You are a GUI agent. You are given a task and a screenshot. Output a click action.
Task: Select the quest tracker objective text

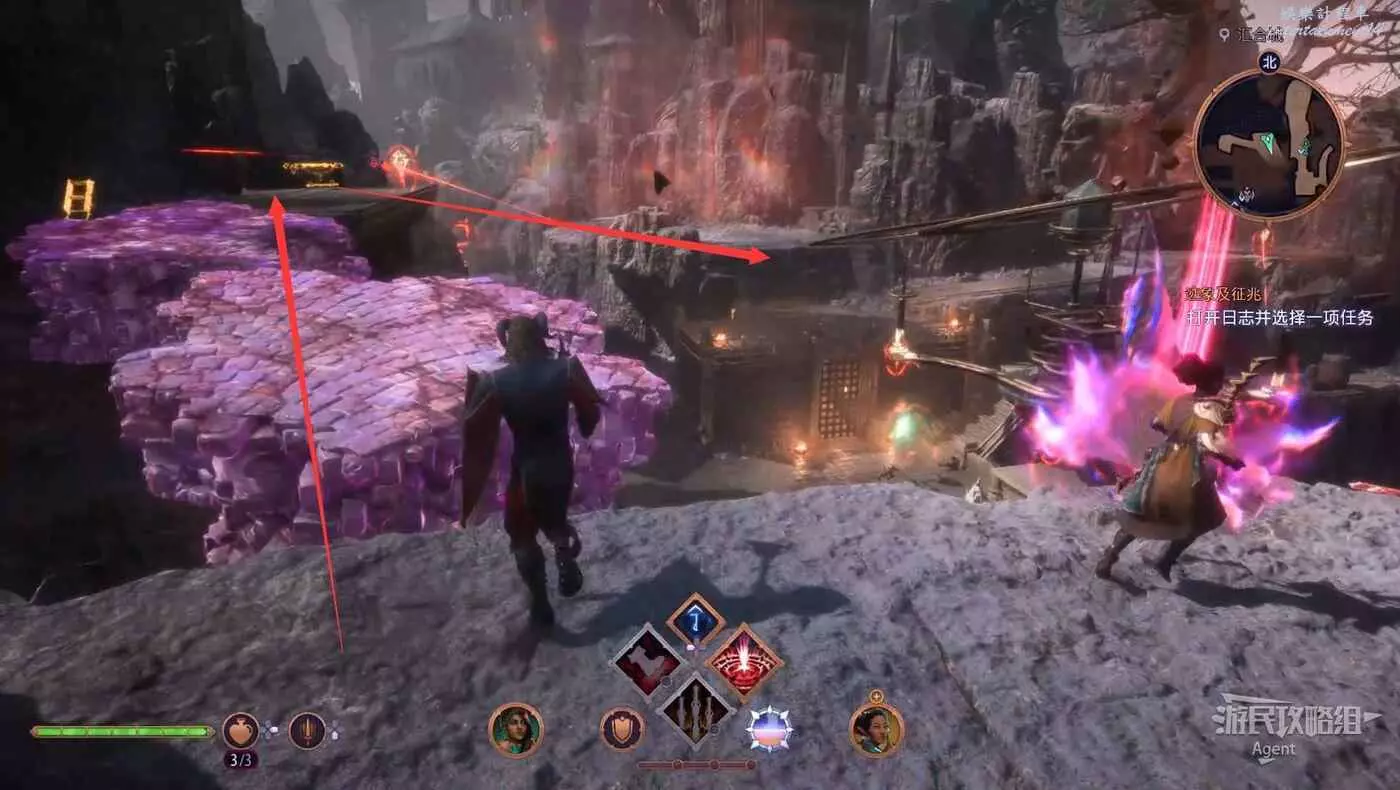(x=1279, y=318)
